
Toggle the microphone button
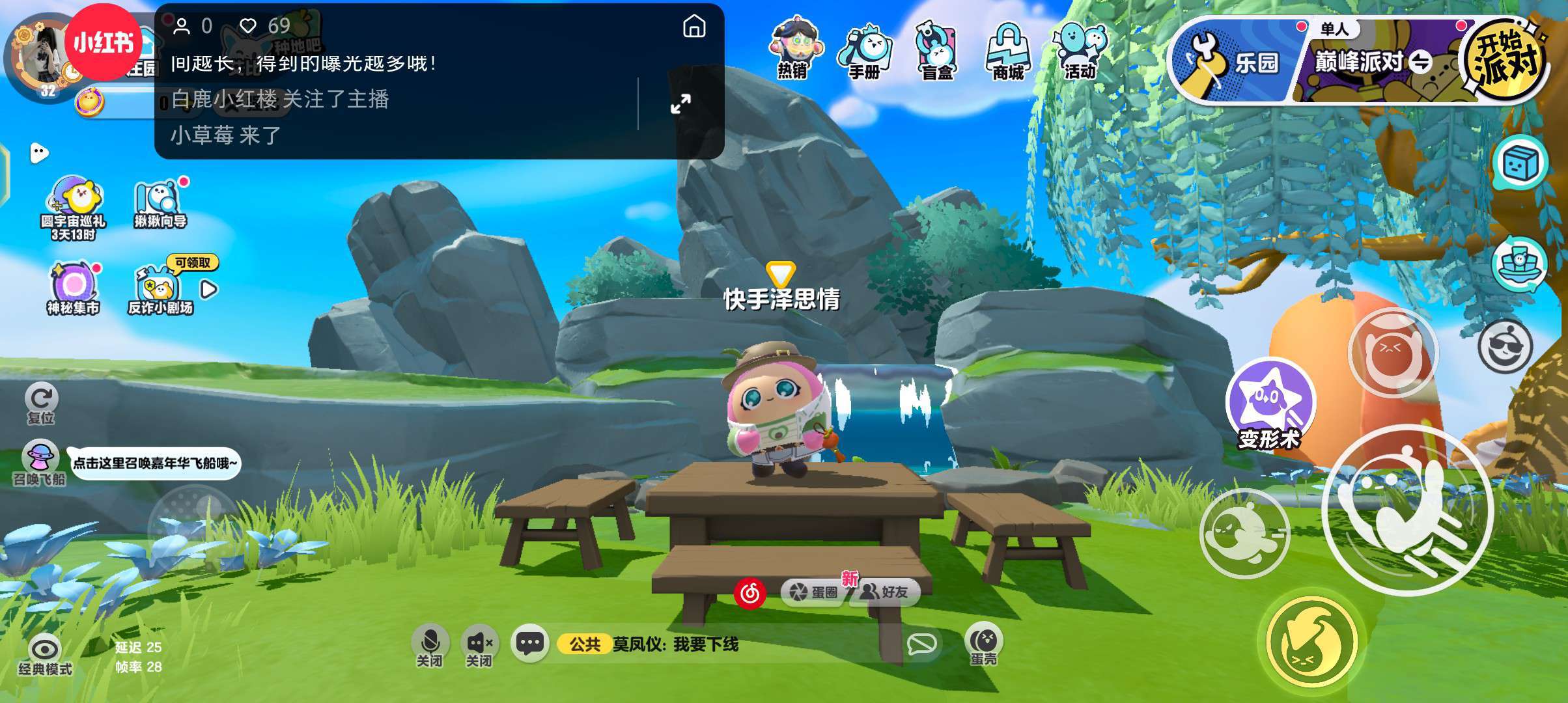(x=430, y=644)
